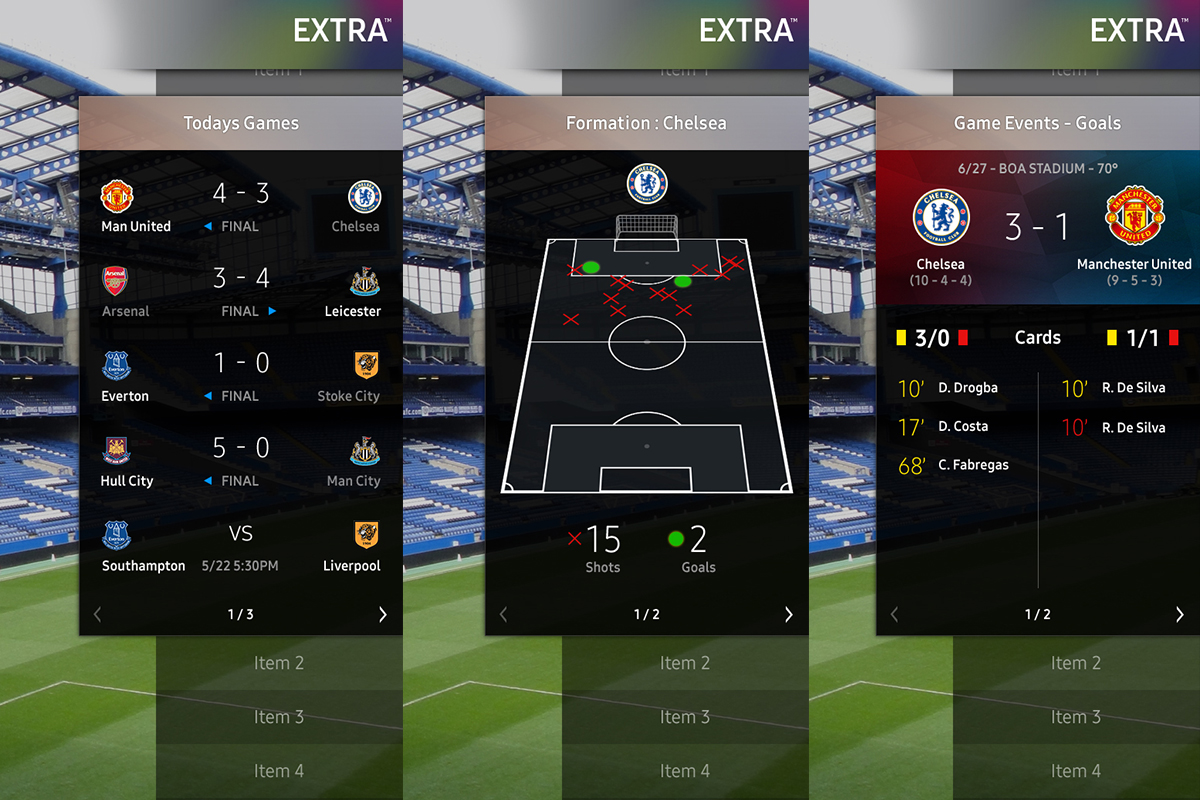The width and height of the screenshot is (1200, 800).
Task: Click the Formation : Chelsea header
Action: (646, 123)
